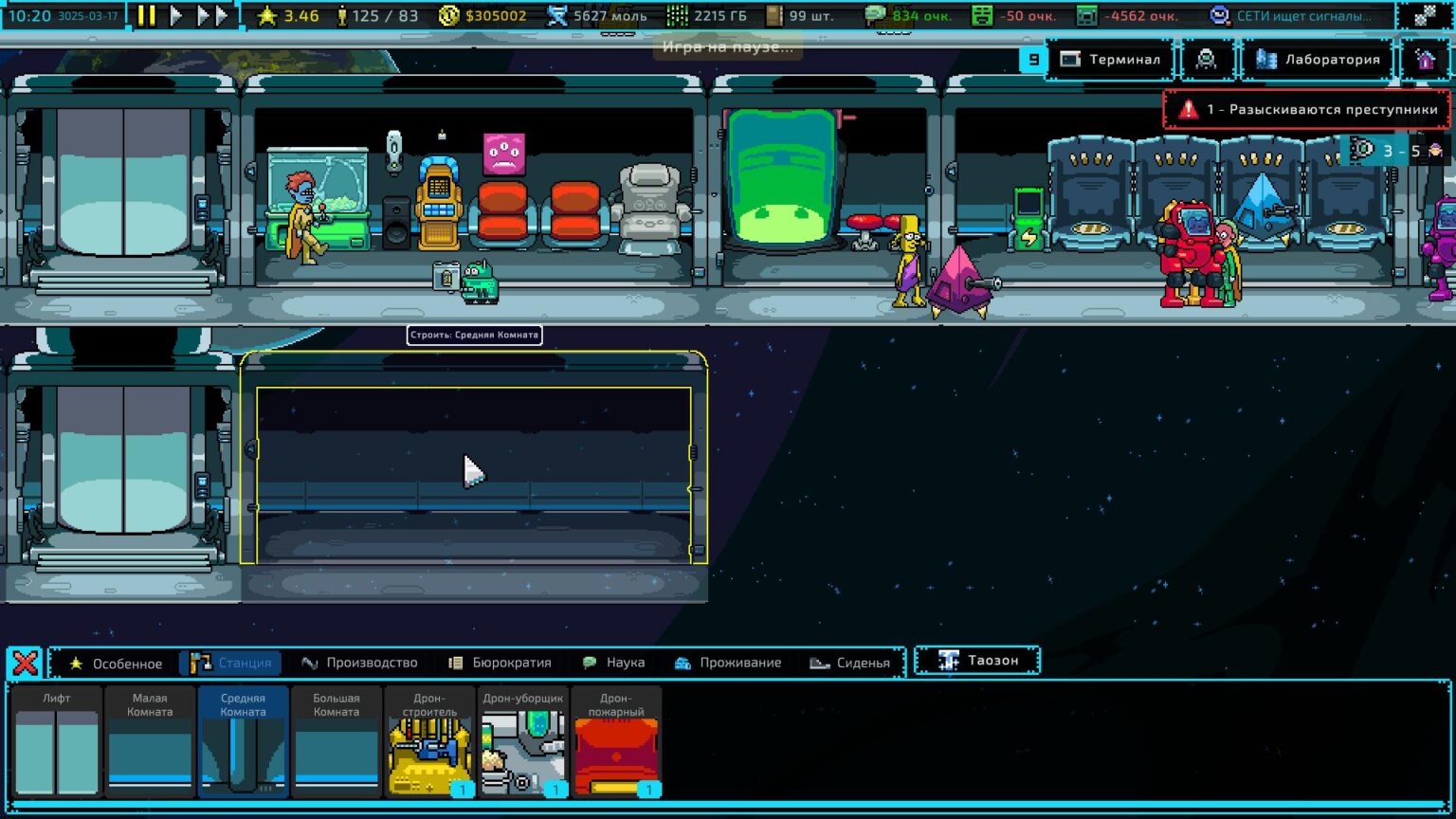Open the Лаборатория panel

(1319, 60)
